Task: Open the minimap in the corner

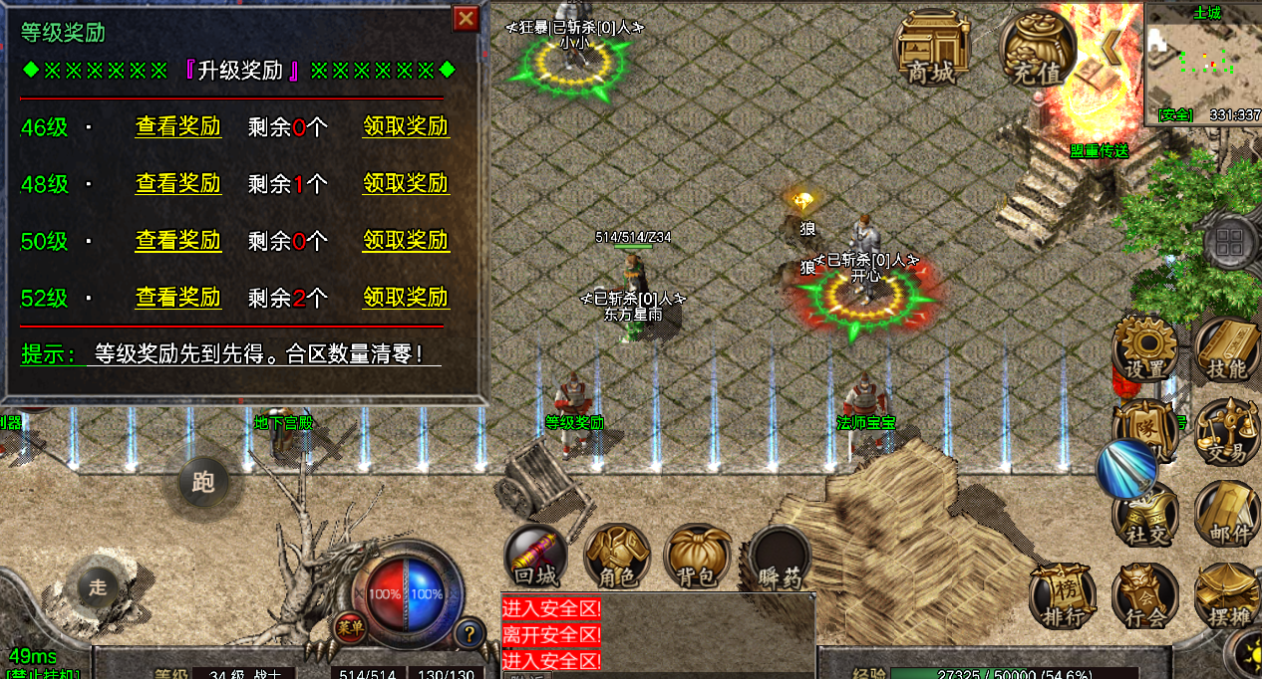Action: click(x=1203, y=62)
